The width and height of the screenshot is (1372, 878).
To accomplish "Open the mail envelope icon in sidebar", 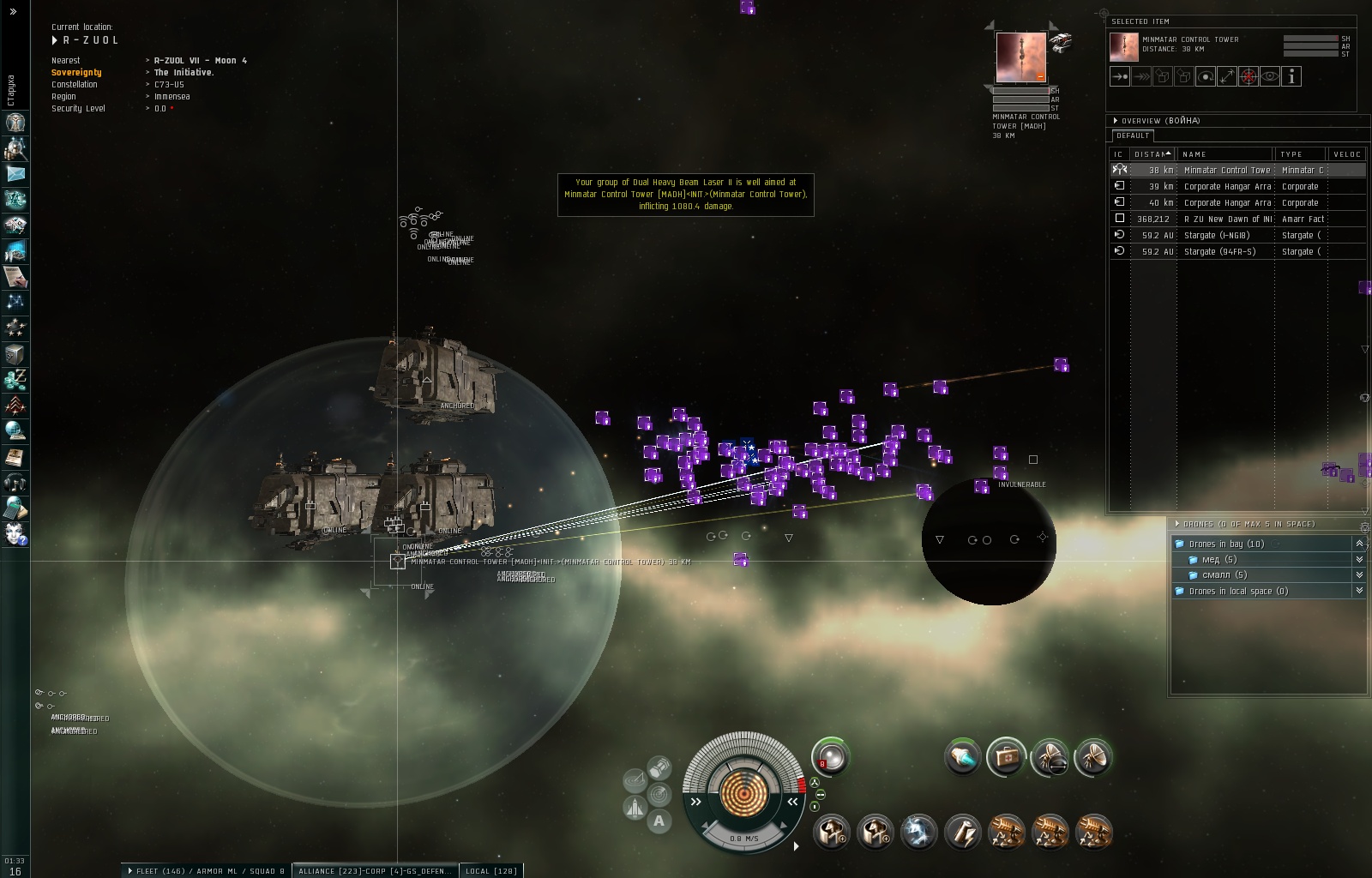I will 15,174.
